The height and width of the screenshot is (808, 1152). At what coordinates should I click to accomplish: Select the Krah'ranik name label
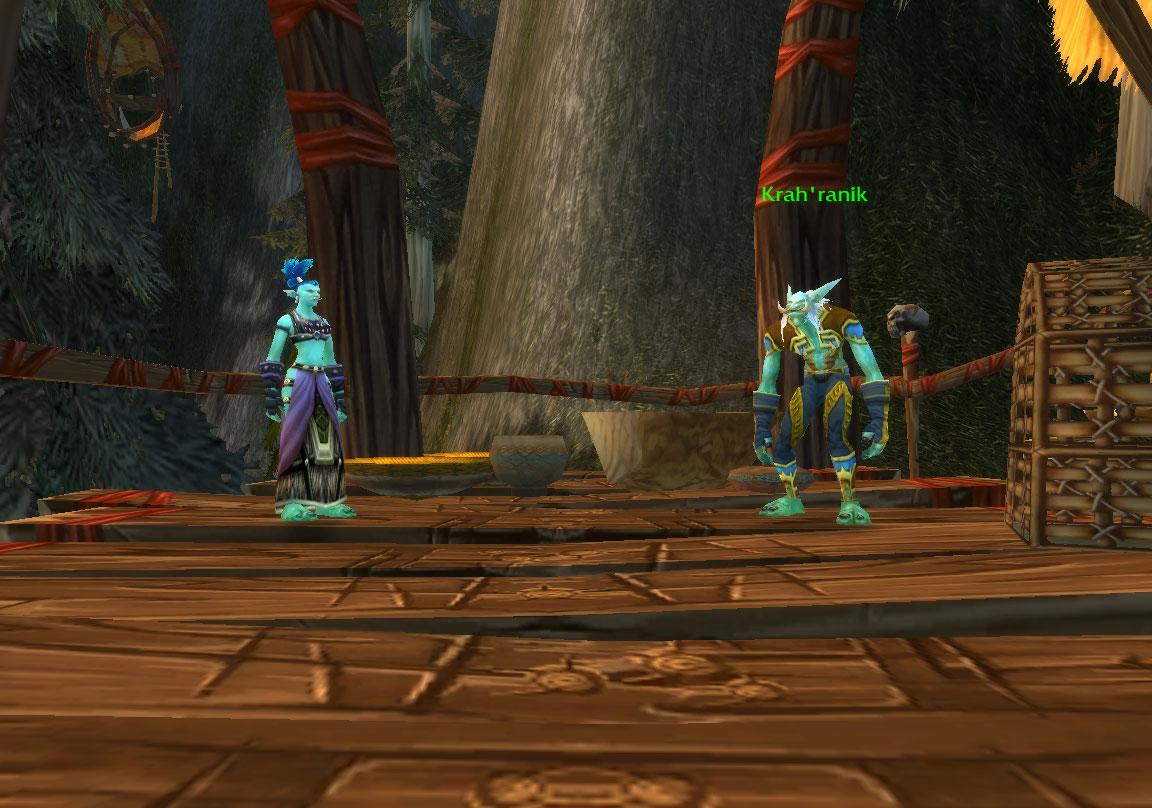[813, 195]
